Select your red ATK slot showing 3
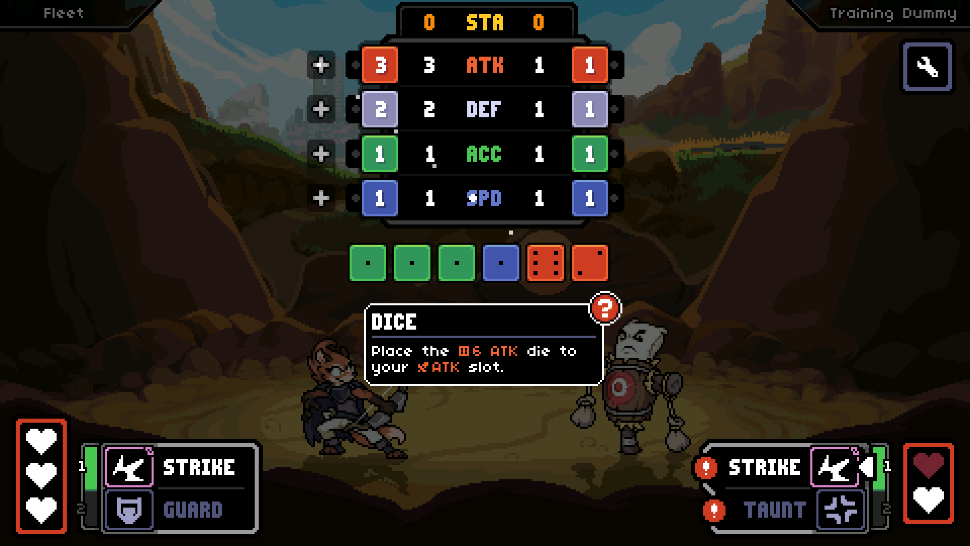 click(380, 66)
